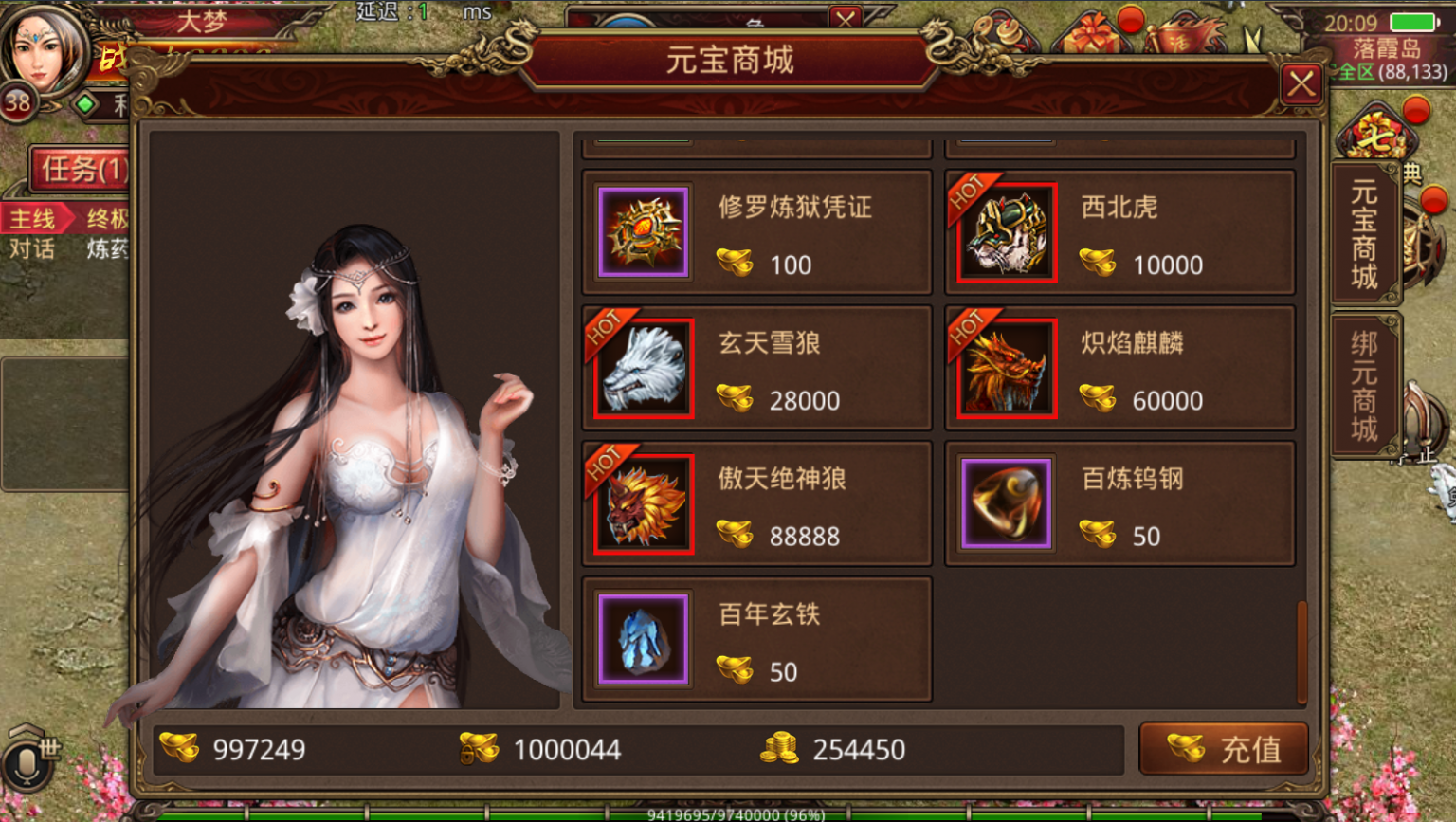Screen dimensions: 1456x822
Task: Select the 百炼钨钢 item icon
Action: click(x=1005, y=503)
